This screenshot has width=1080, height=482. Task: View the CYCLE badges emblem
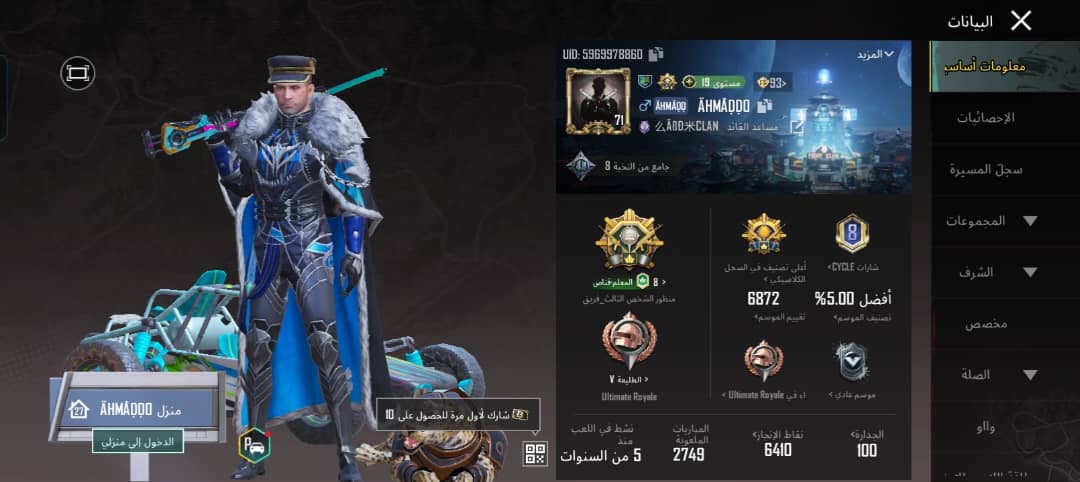(x=852, y=234)
